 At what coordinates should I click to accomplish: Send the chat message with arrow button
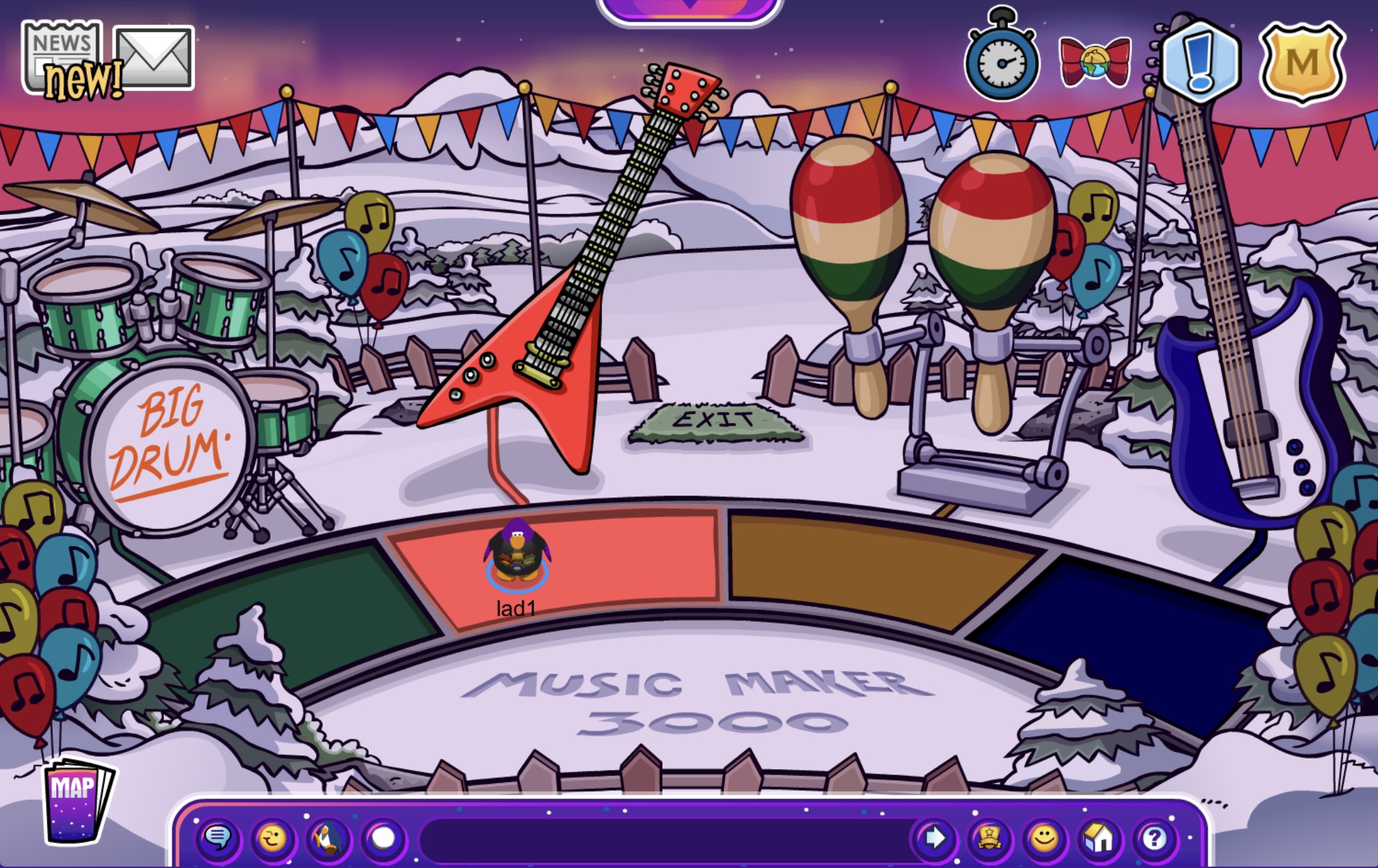click(934, 837)
